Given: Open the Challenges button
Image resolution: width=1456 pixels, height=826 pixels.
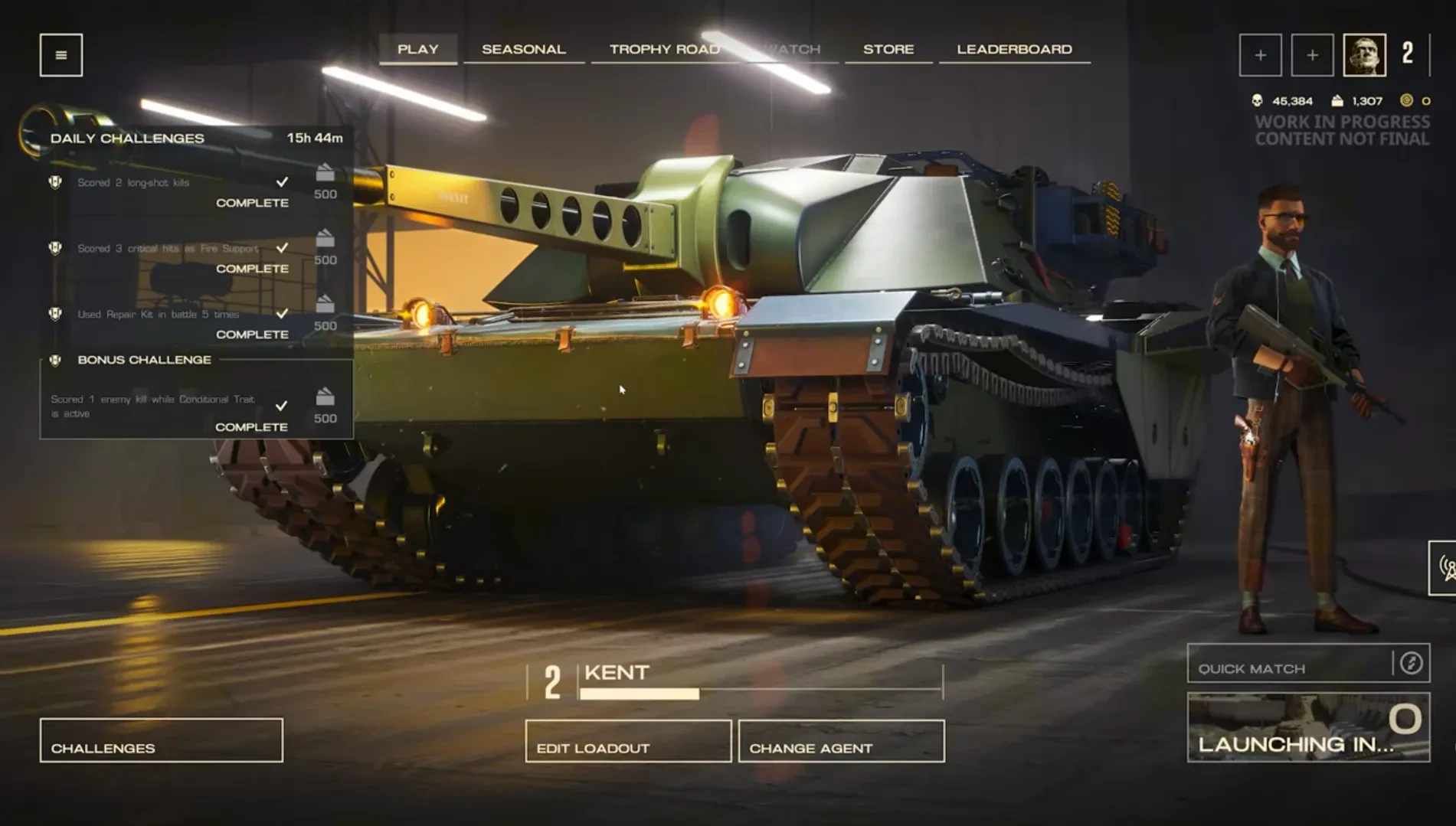Looking at the screenshot, I should pyautogui.click(x=162, y=740).
